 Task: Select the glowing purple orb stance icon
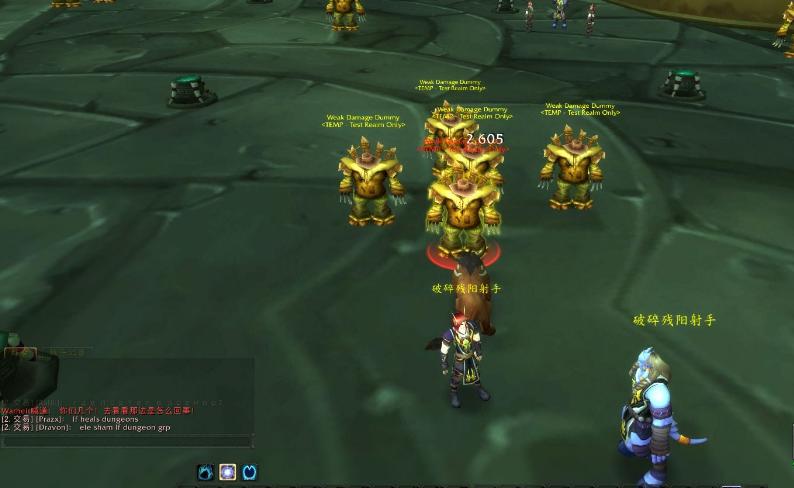point(227,472)
